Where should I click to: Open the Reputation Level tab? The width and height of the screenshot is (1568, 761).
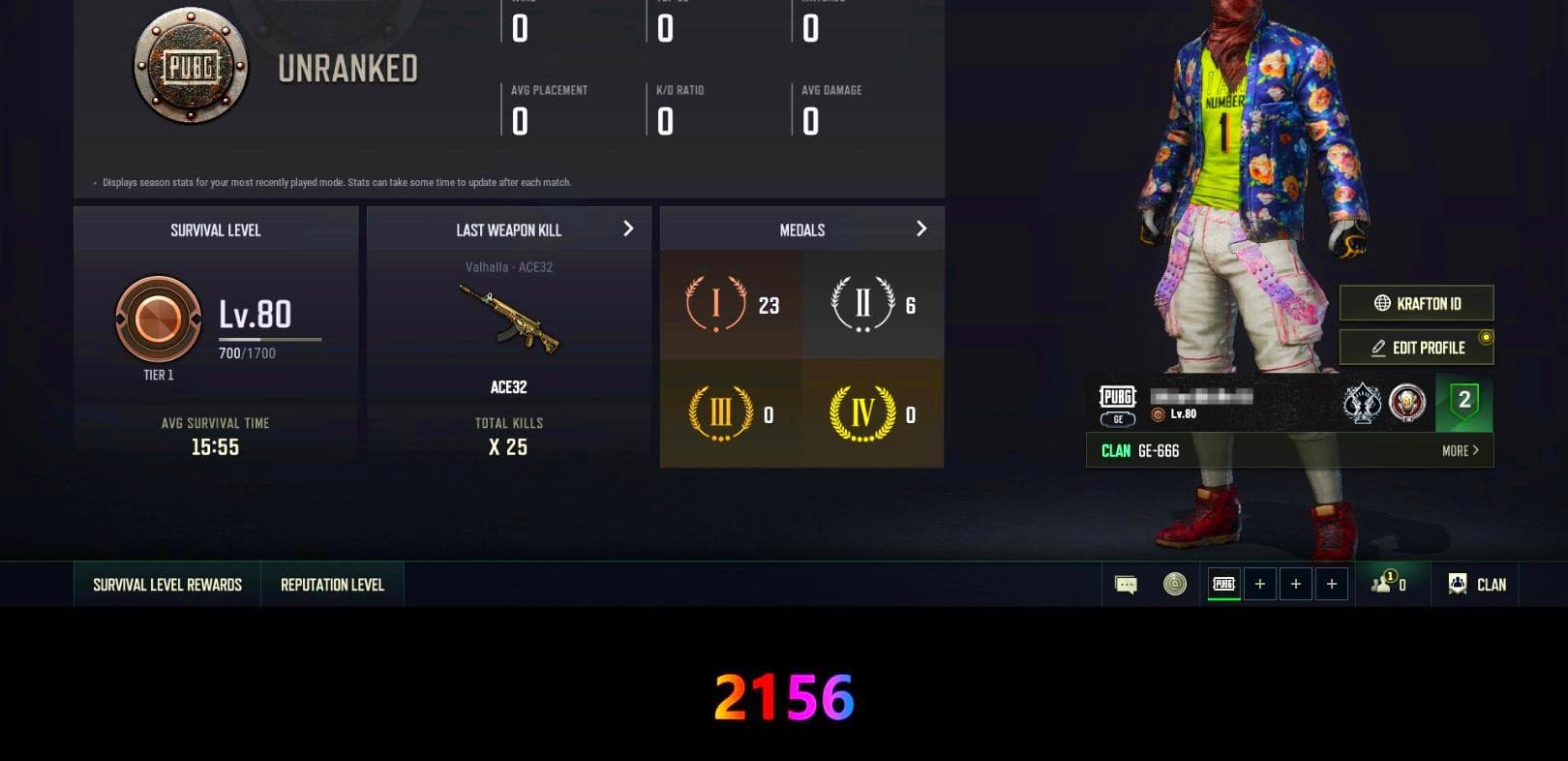click(332, 584)
